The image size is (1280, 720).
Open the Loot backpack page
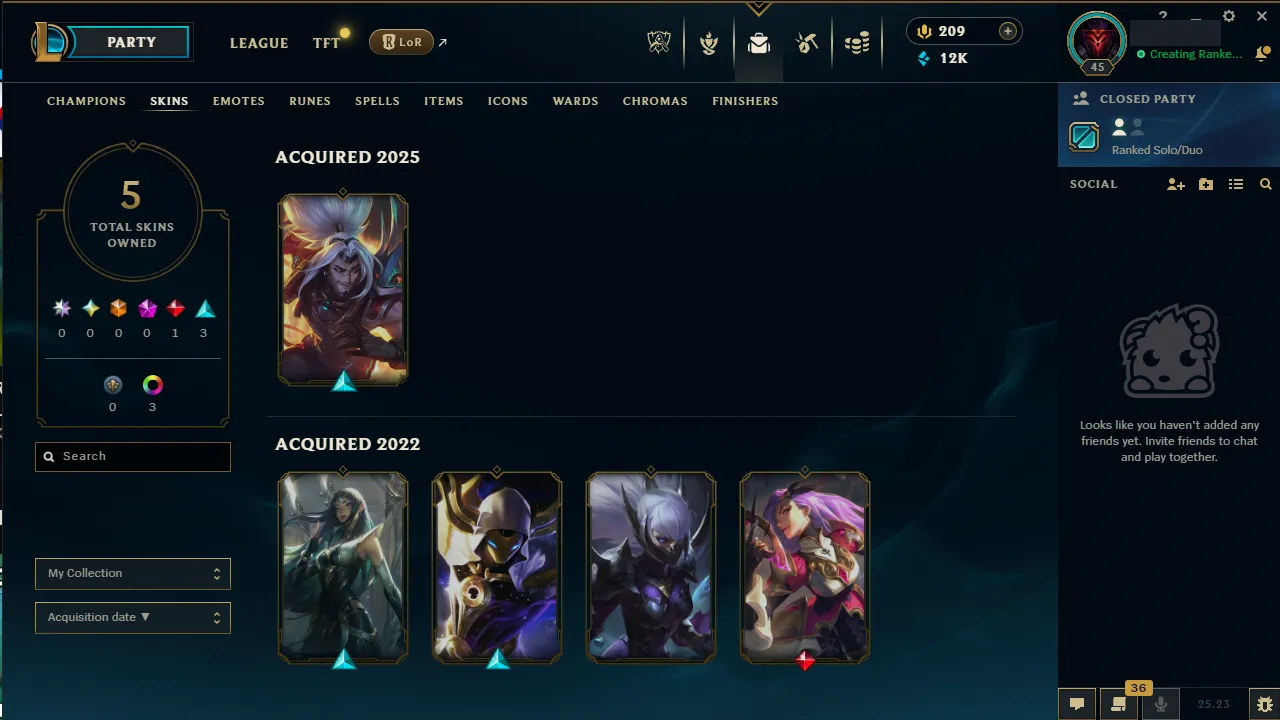[x=758, y=44]
